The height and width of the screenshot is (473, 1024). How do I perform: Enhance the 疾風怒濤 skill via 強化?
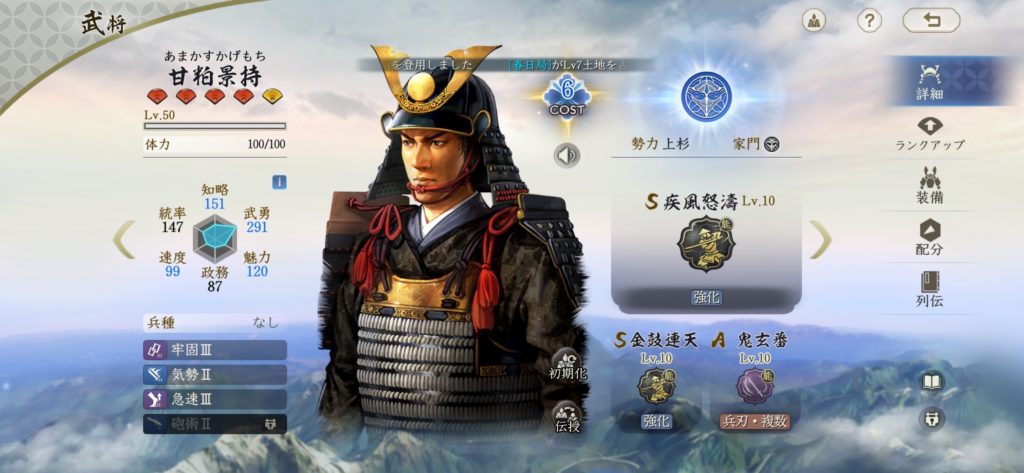click(706, 297)
